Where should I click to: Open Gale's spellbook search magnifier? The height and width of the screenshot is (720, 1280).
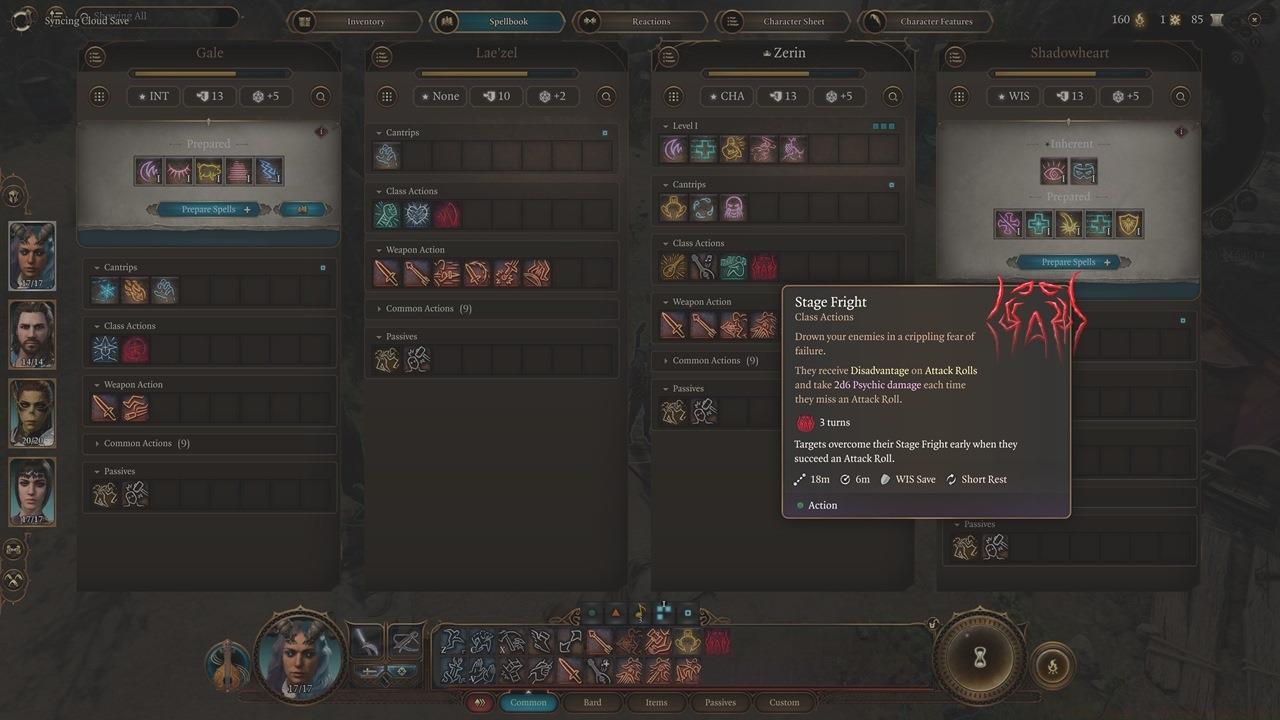click(x=320, y=96)
